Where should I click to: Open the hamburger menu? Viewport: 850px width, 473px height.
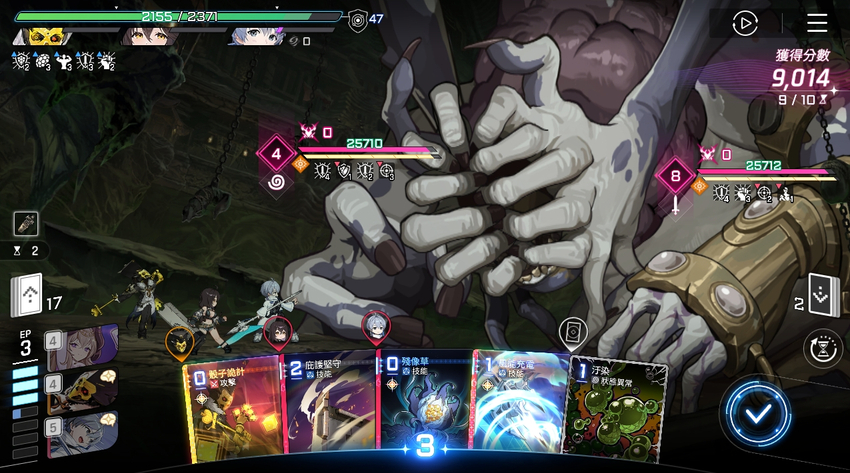pyautogui.click(x=817, y=23)
